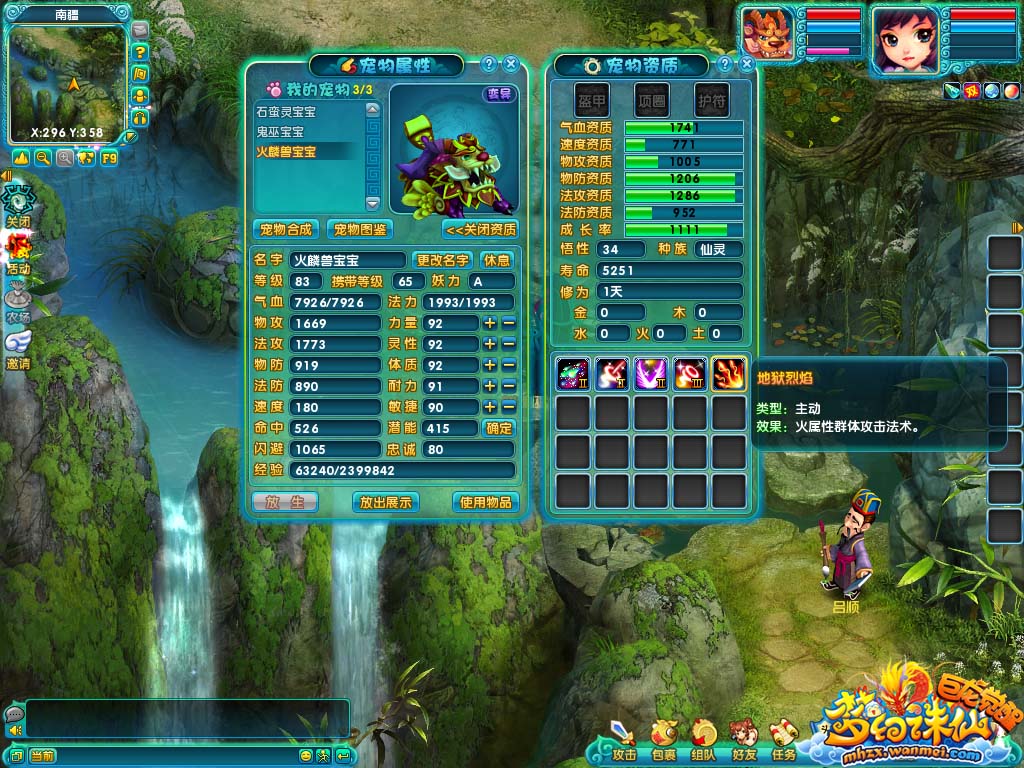This screenshot has height=768, width=1024.
Task: Open 宠物合成 pet fusion
Action: tap(285, 229)
